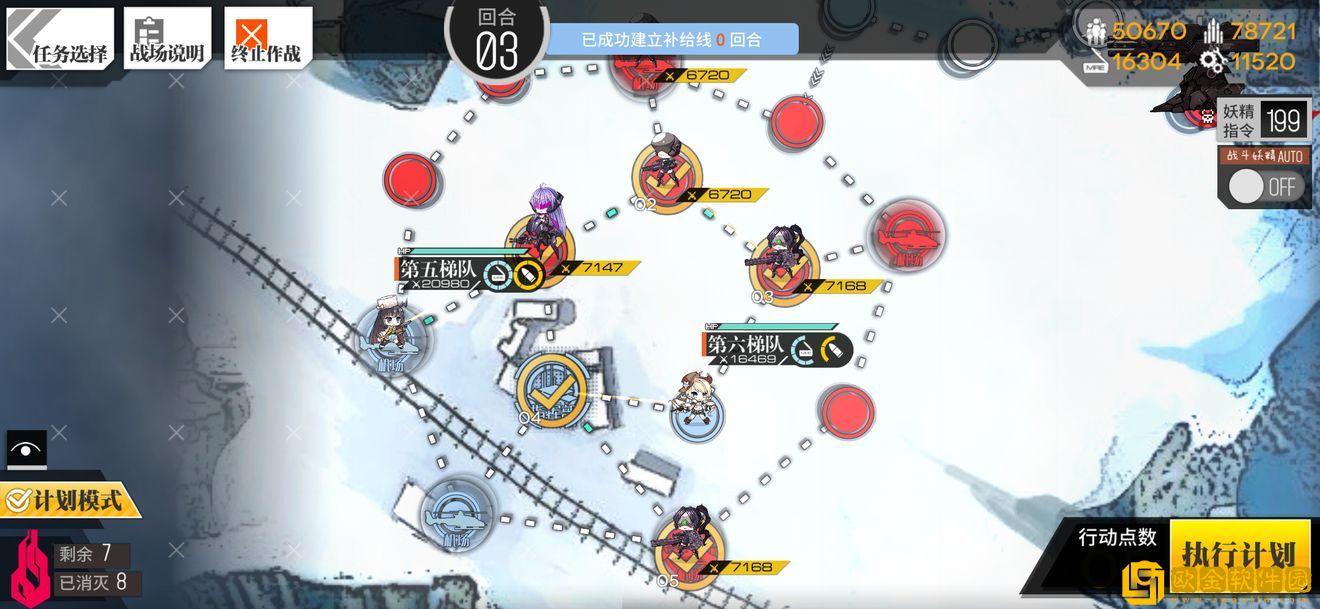
Task: Go back to 任务选择 mission select
Action: click(60, 40)
